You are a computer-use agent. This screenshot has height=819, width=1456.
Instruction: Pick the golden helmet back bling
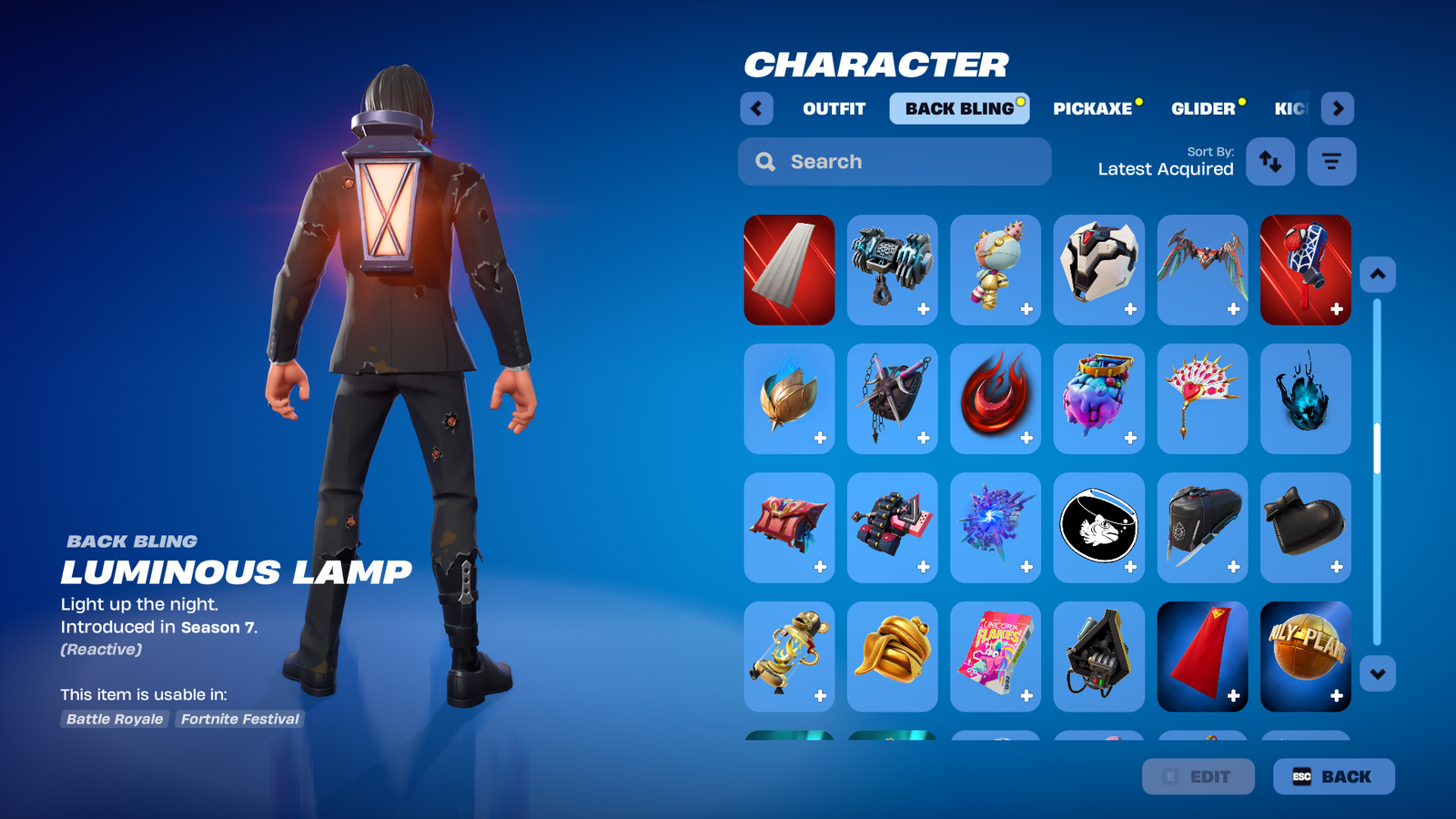tap(893, 656)
